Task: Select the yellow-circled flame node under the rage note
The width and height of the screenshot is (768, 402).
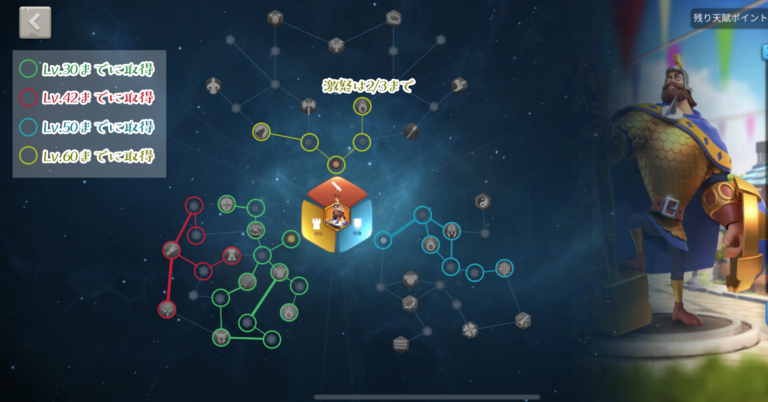Action: click(x=362, y=106)
